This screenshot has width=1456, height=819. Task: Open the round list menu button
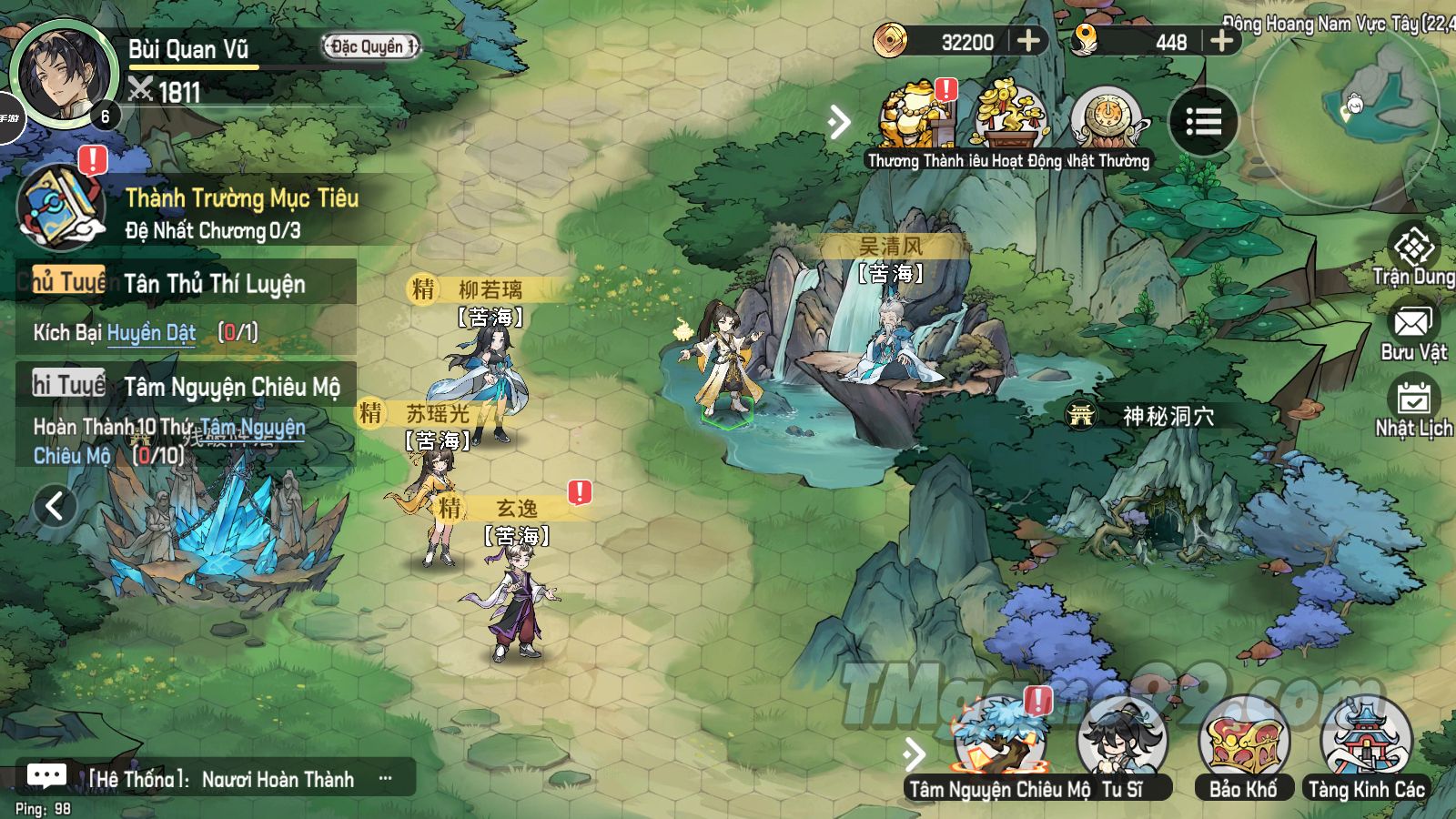coord(1203,122)
